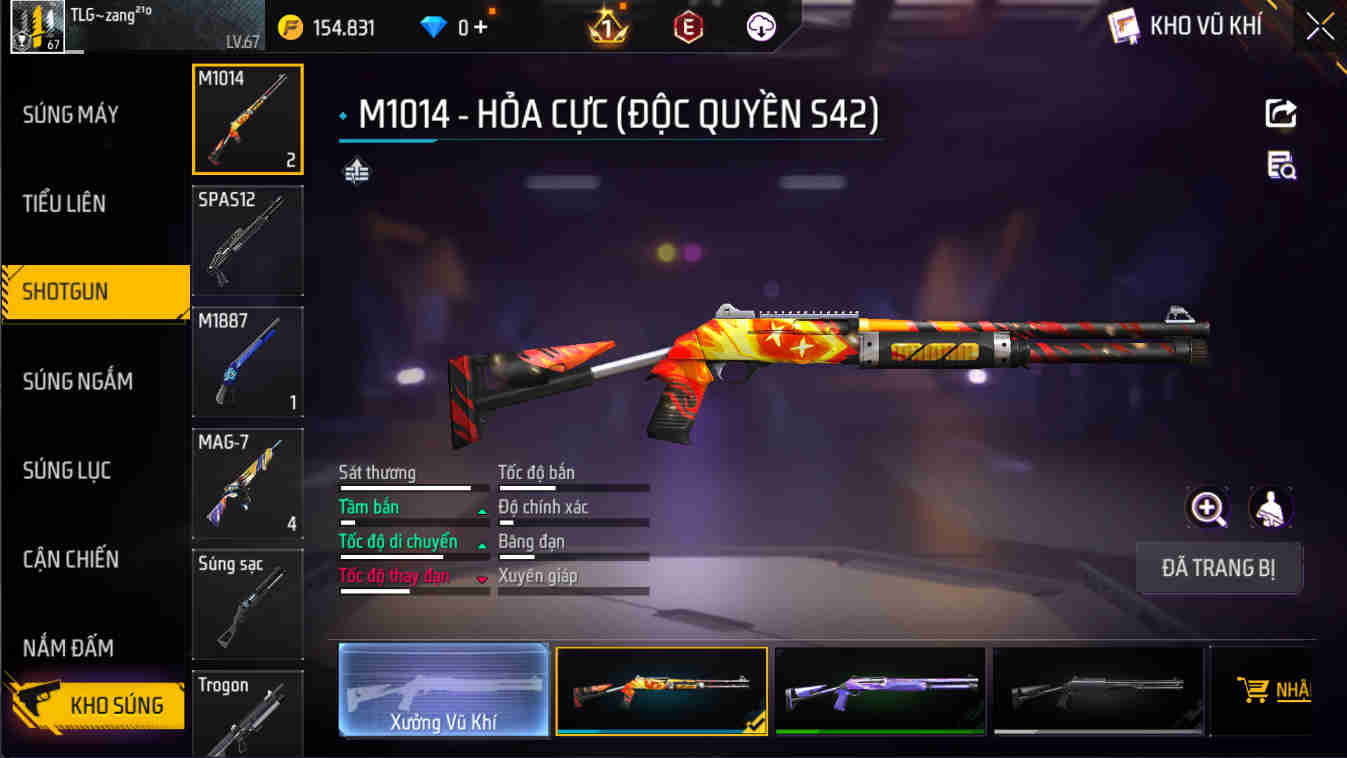Open the player profile avatar
The height and width of the screenshot is (758, 1347).
pos(37,27)
